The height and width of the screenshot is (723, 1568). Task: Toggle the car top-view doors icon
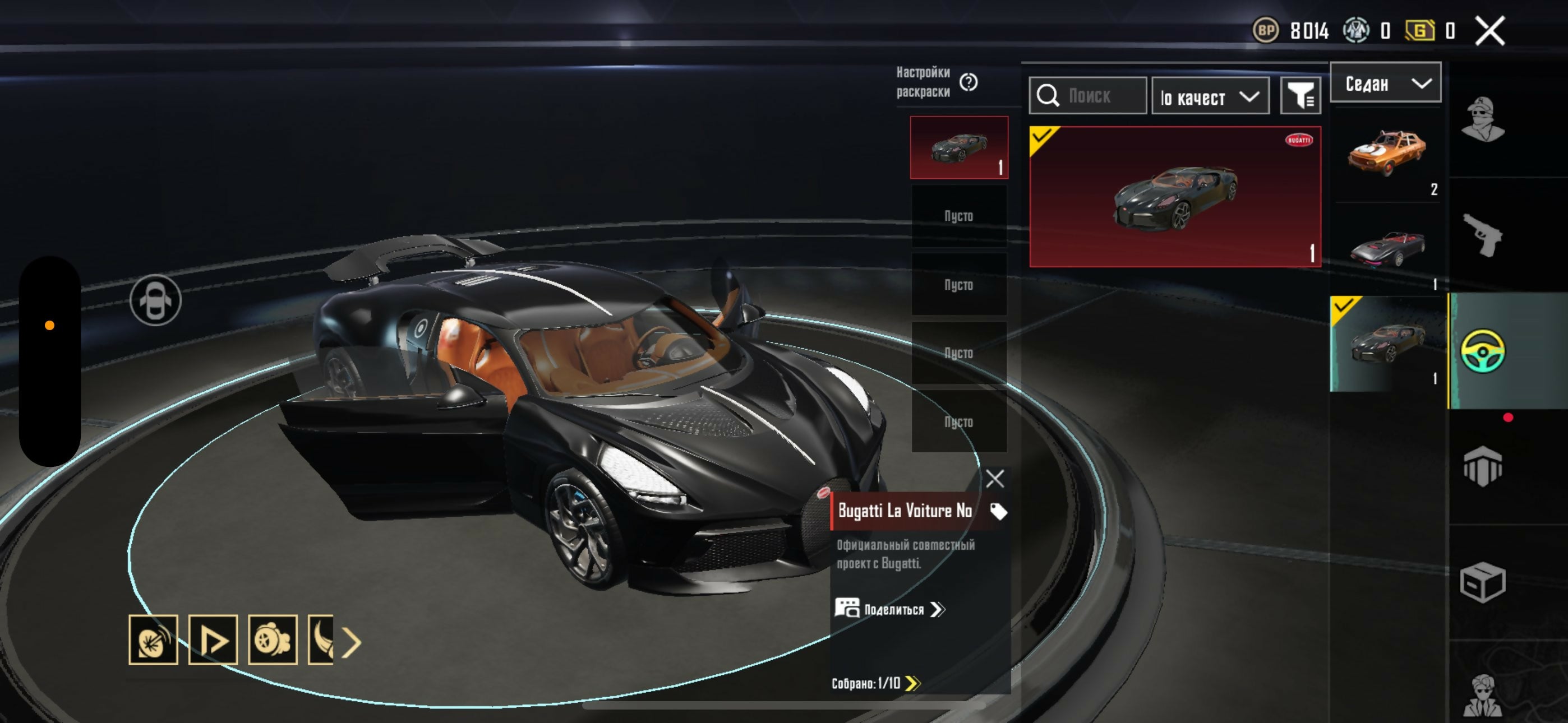coord(155,300)
